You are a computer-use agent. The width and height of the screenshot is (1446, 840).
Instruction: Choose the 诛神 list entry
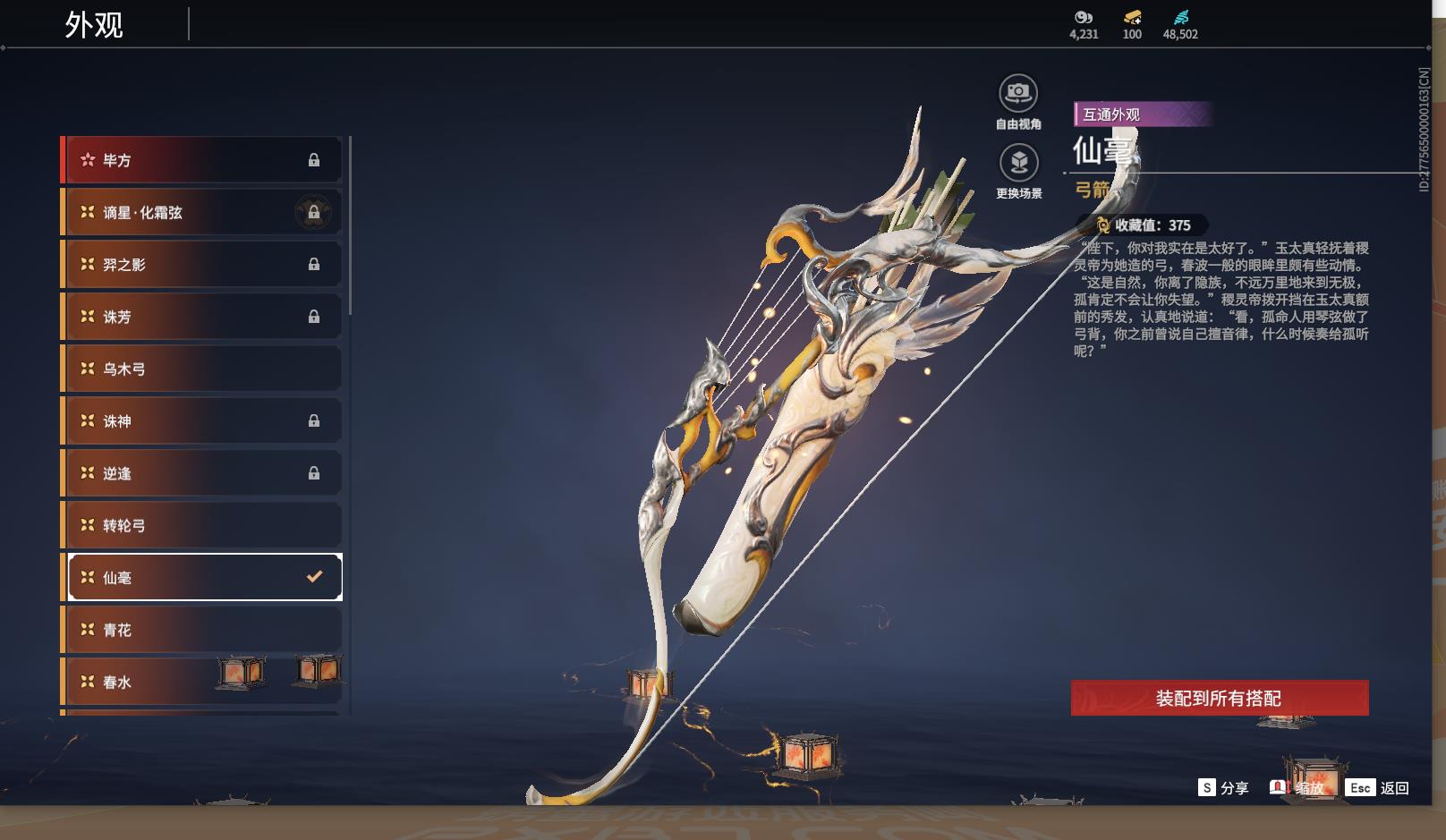tap(201, 420)
